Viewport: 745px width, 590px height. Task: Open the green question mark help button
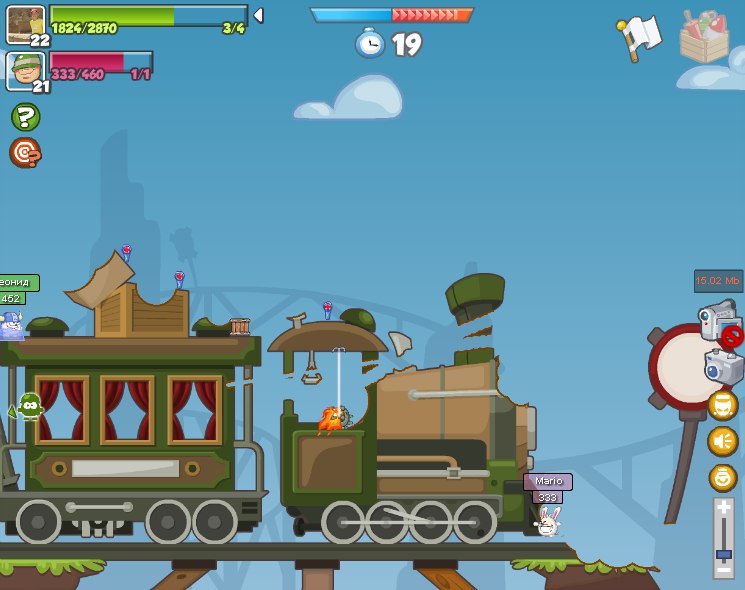(x=25, y=117)
